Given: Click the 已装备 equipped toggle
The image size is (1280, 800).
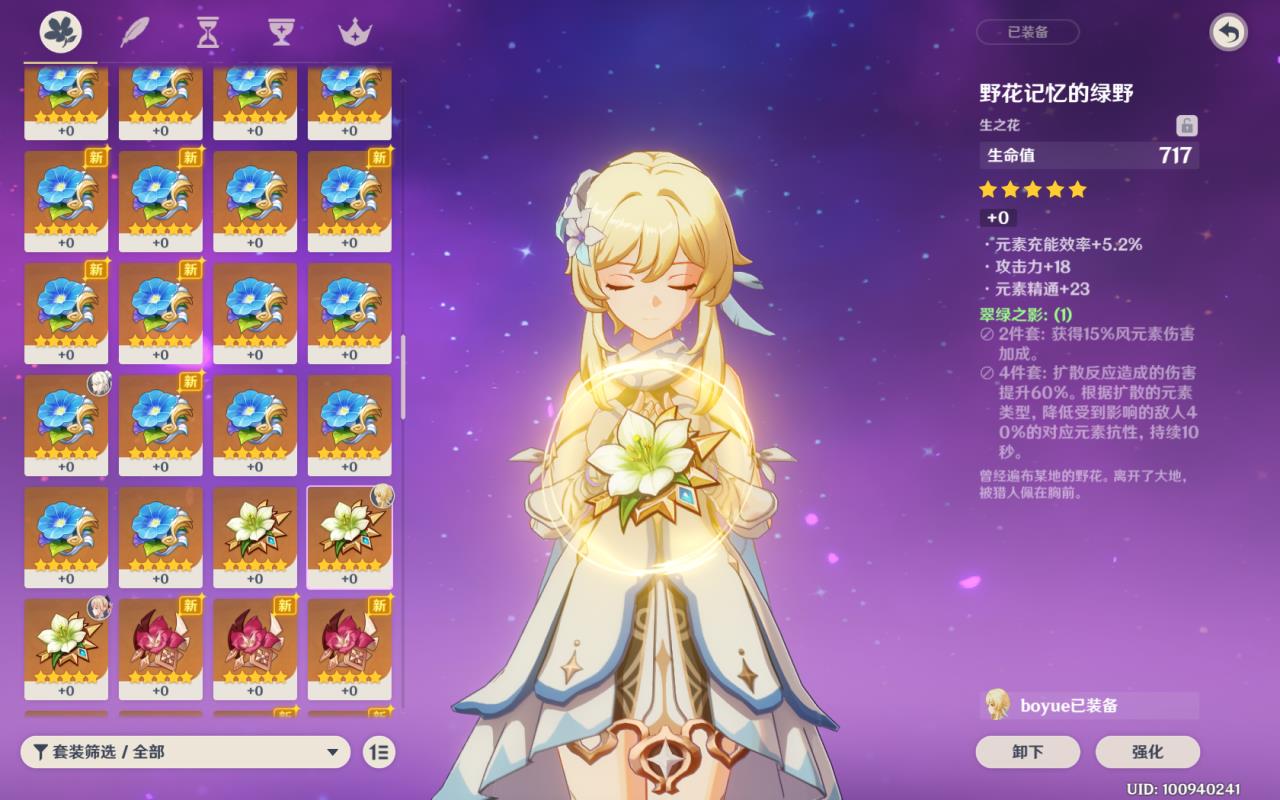Looking at the screenshot, I should pyautogui.click(x=1027, y=32).
